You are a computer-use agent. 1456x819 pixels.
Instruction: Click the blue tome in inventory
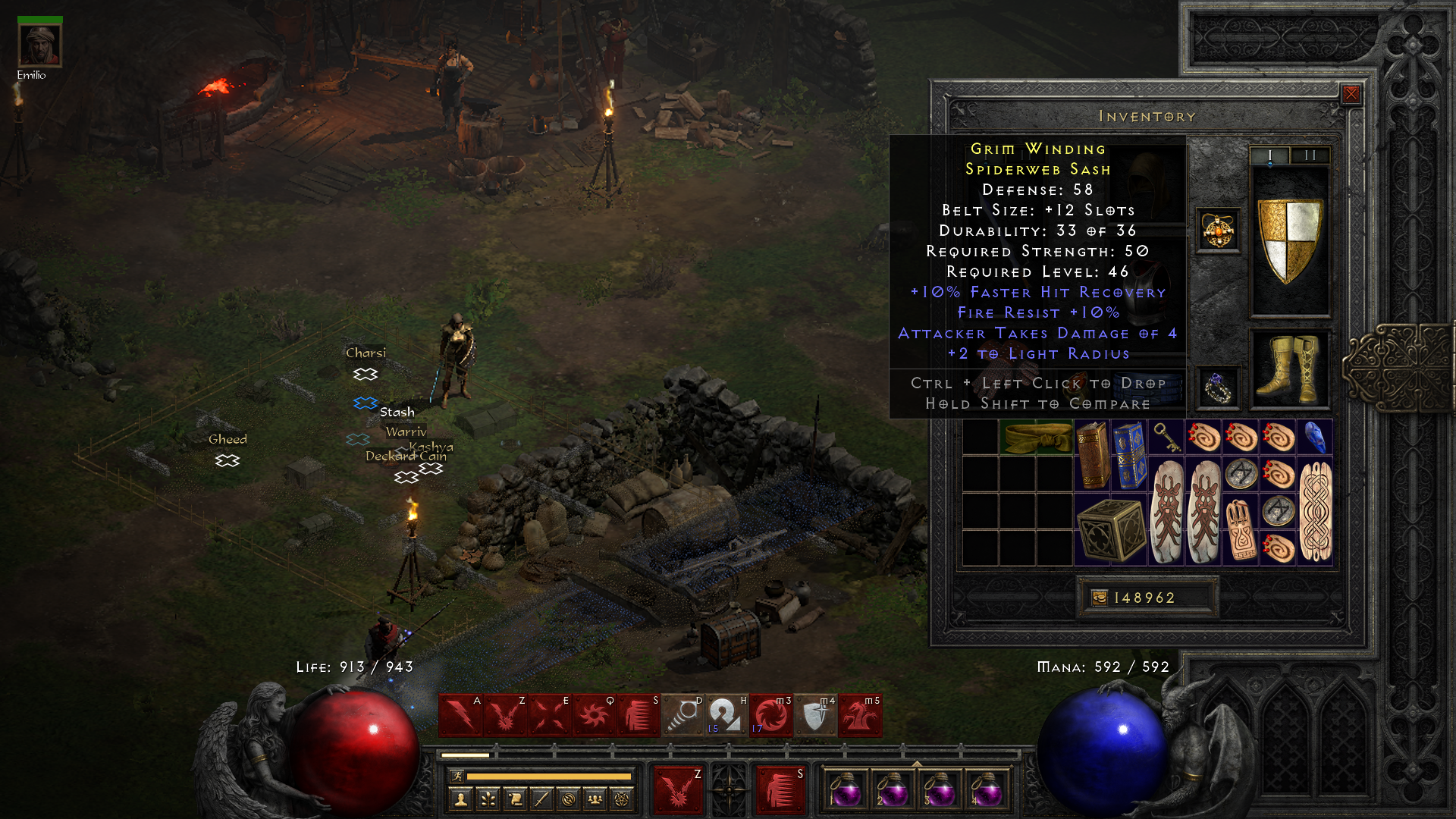pos(1129,456)
